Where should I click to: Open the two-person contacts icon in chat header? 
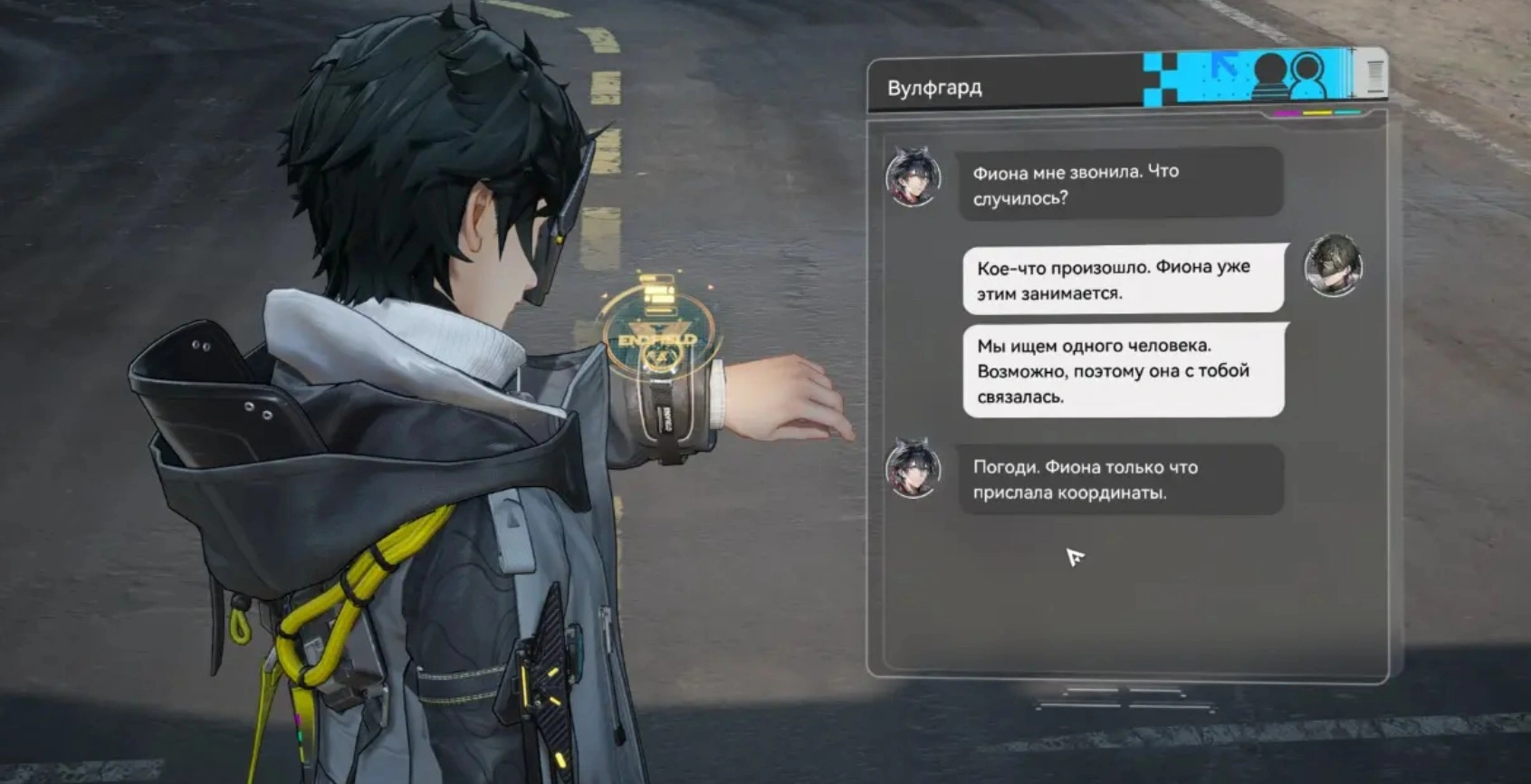(1289, 76)
